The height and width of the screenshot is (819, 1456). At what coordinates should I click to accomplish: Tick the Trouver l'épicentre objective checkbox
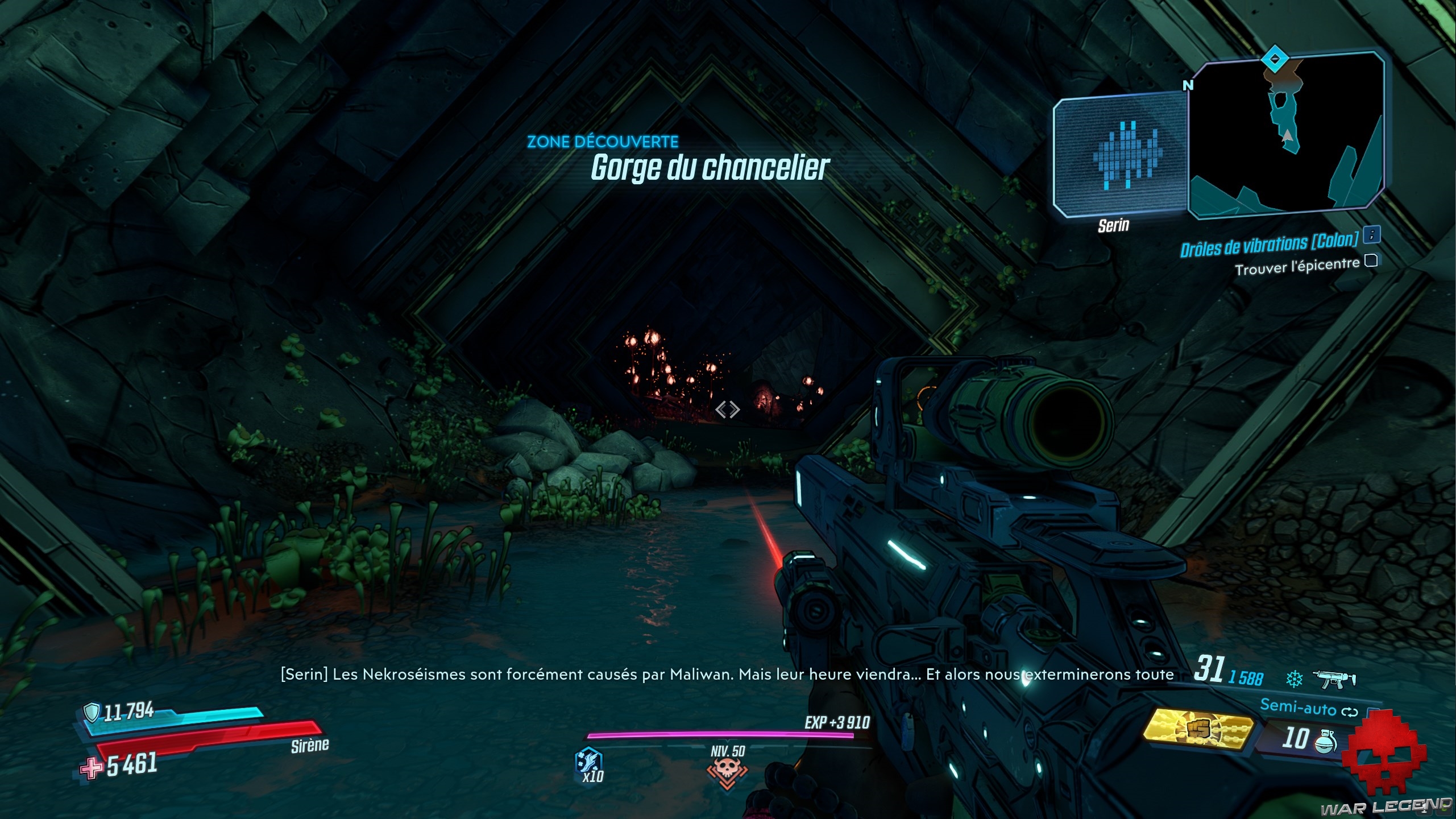[x=1371, y=260]
